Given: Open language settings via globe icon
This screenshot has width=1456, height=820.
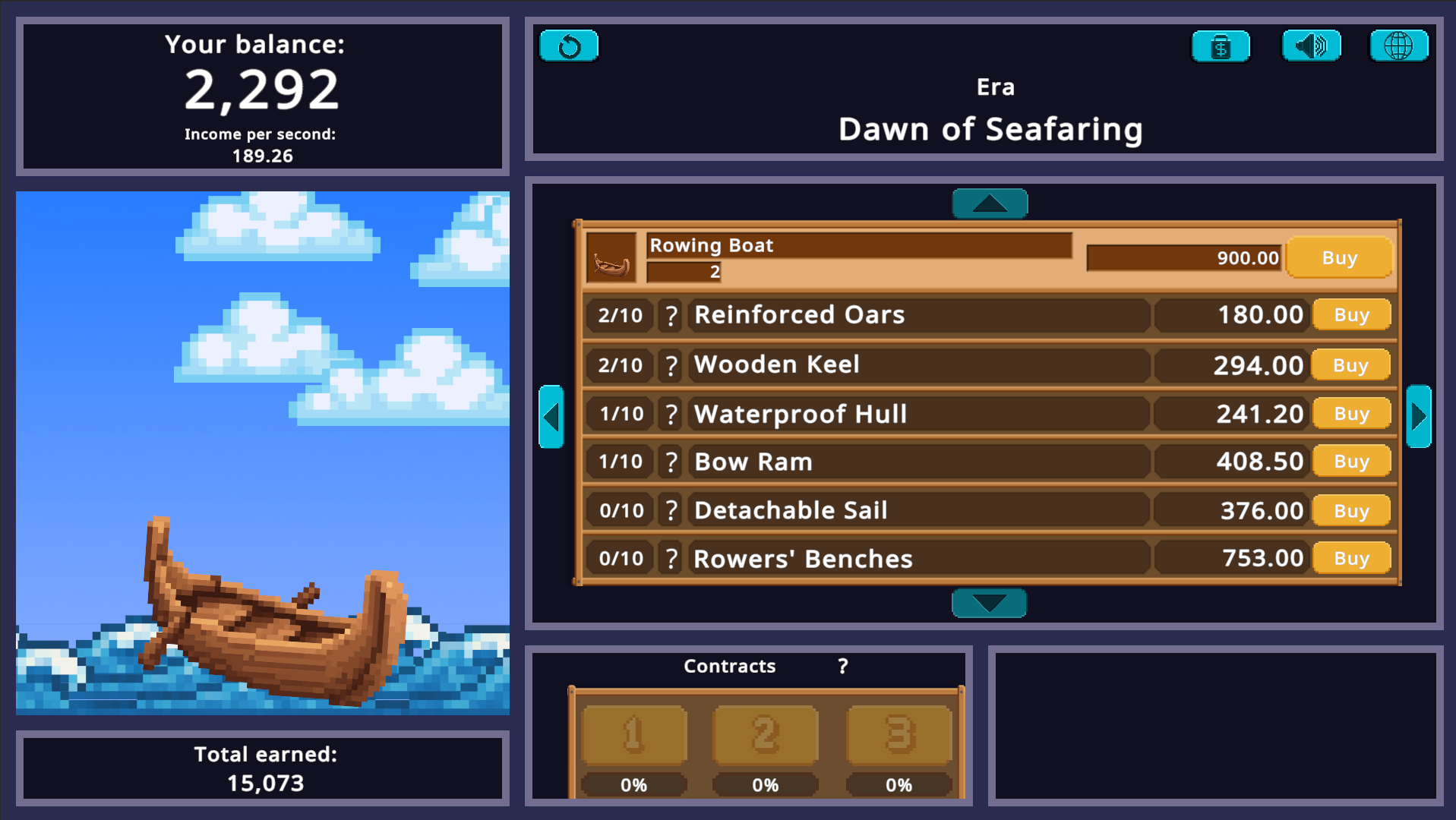Looking at the screenshot, I should pos(1398,46).
